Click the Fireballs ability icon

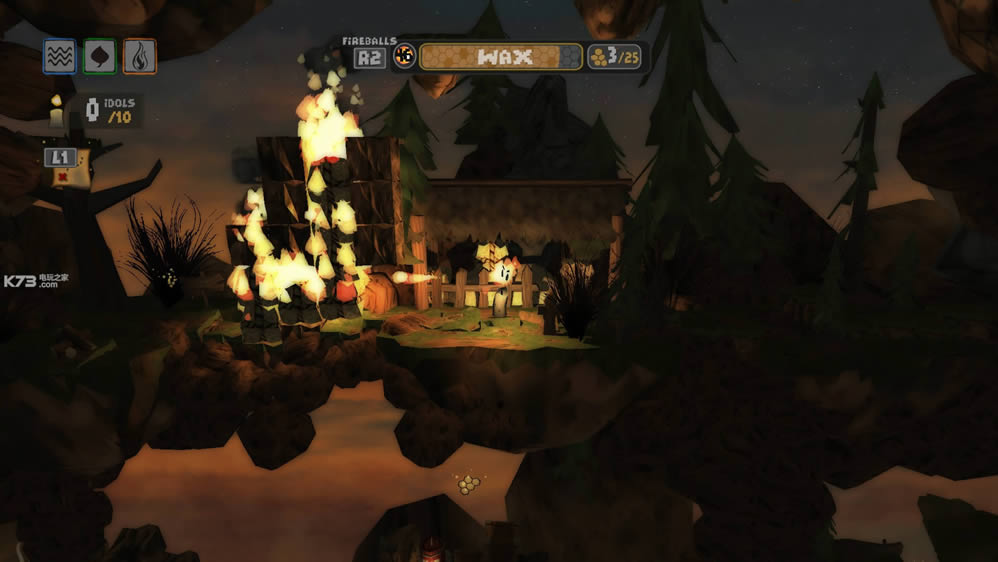coord(404,56)
